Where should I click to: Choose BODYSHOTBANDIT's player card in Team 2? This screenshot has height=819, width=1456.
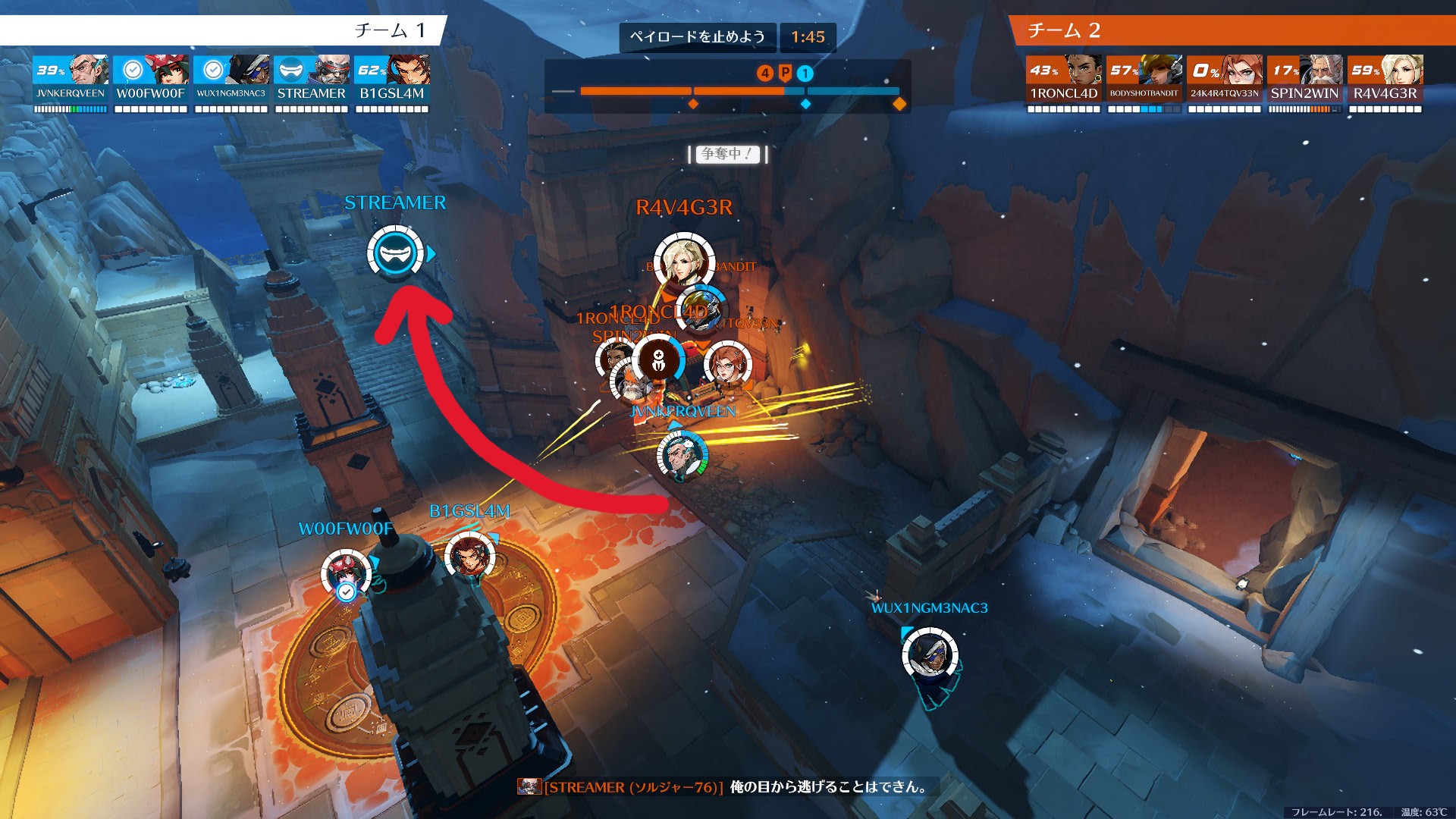(x=1144, y=83)
